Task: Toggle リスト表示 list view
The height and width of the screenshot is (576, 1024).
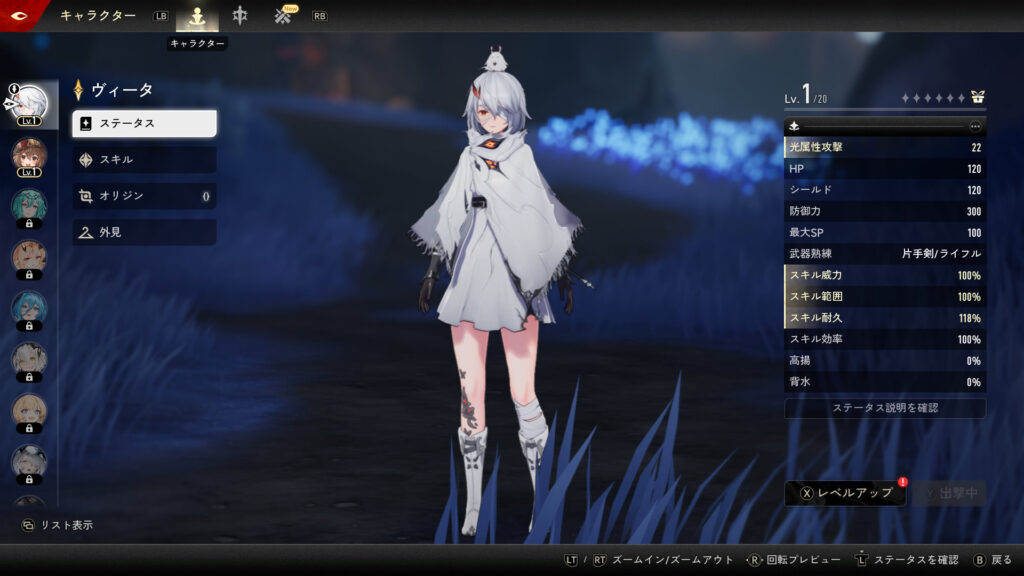Action: pyautogui.click(x=58, y=525)
